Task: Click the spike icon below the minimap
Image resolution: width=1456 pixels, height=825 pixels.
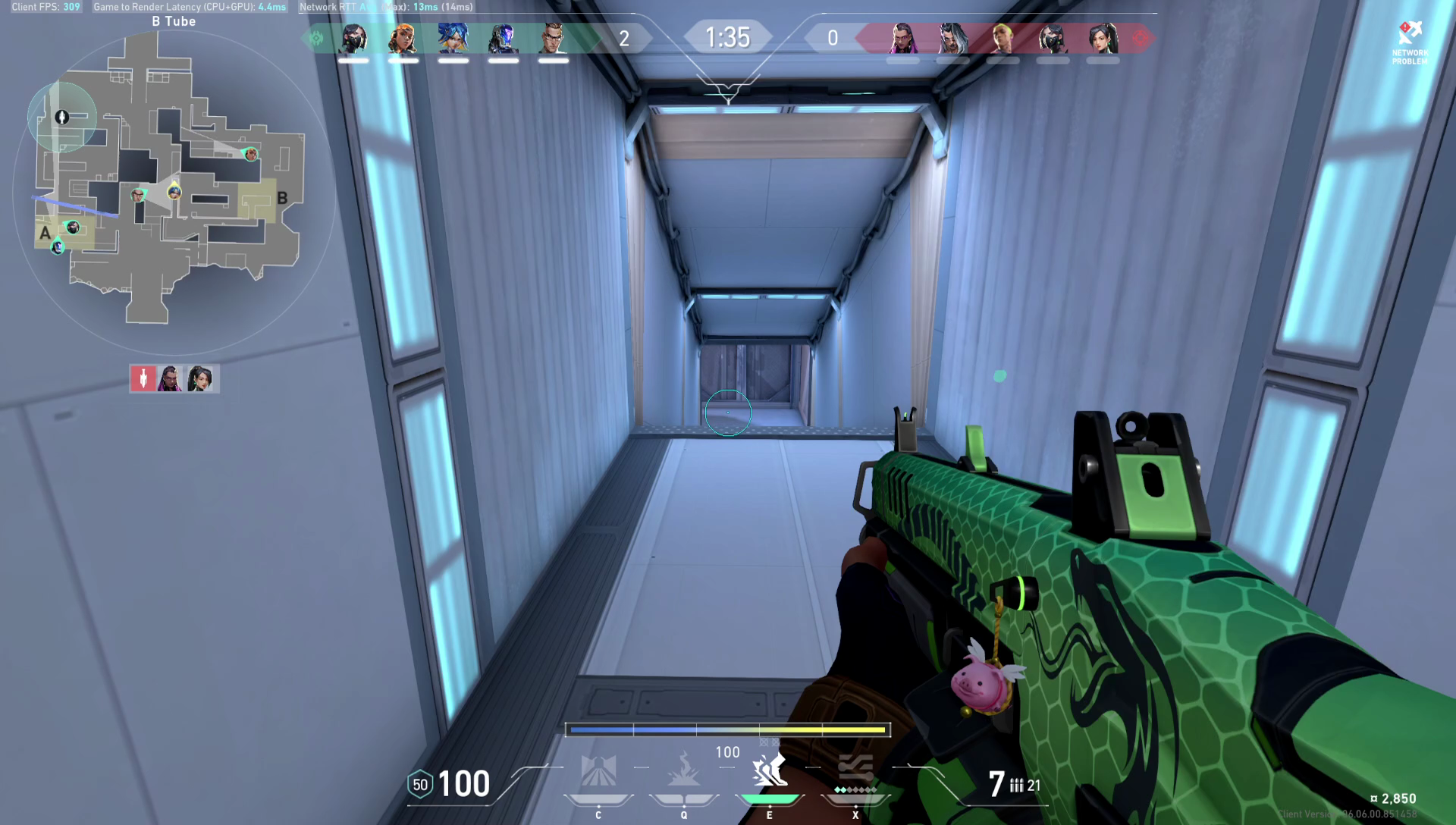Action: [143, 378]
